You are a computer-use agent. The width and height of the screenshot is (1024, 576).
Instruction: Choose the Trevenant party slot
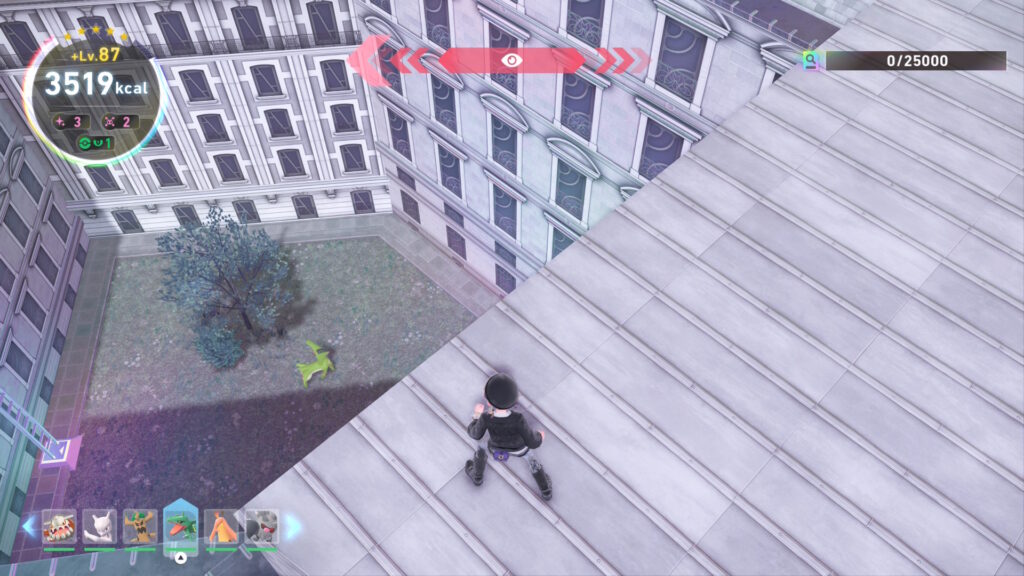(x=140, y=526)
